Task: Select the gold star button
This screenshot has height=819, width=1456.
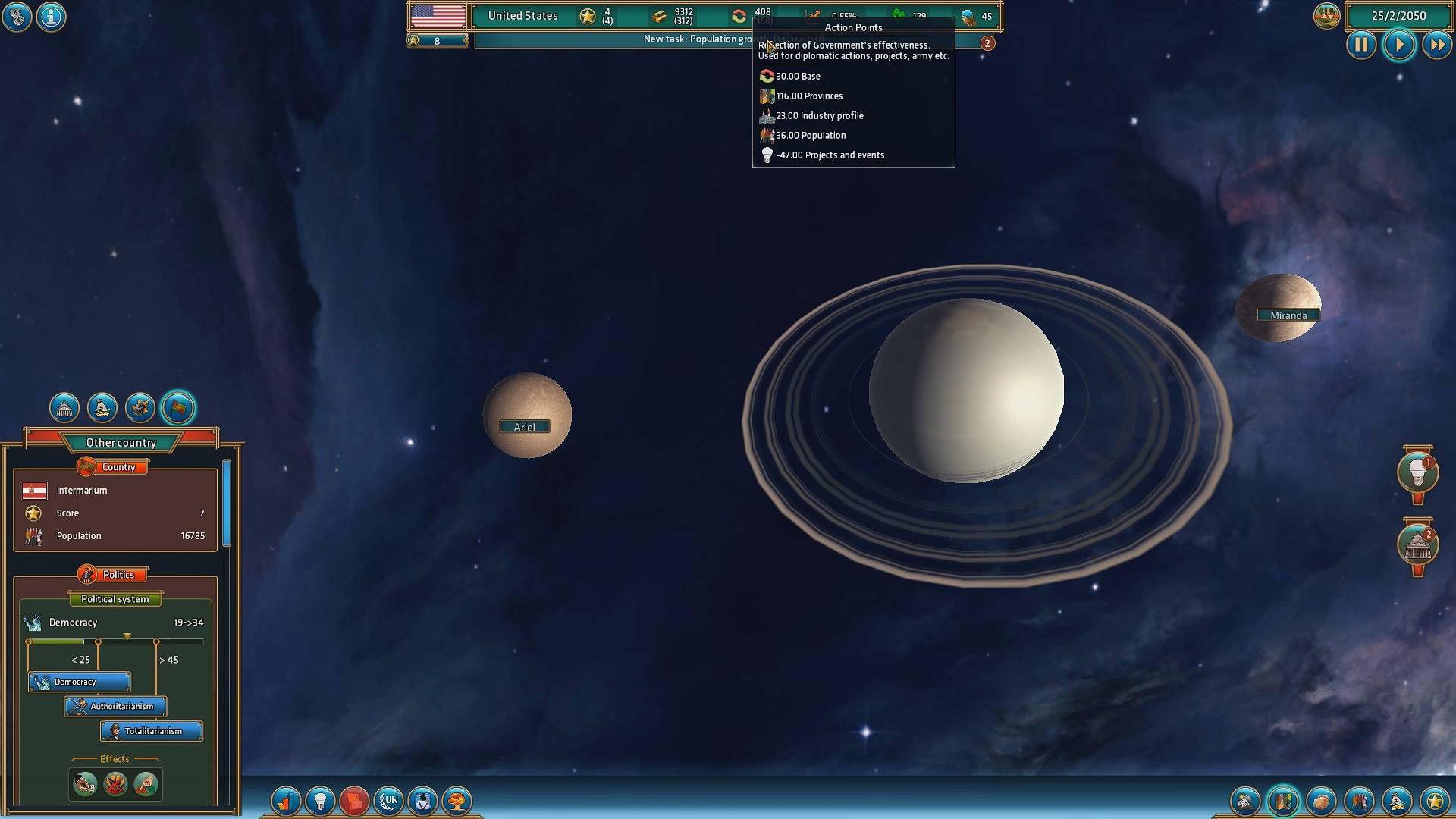Action: (x=1435, y=801)
